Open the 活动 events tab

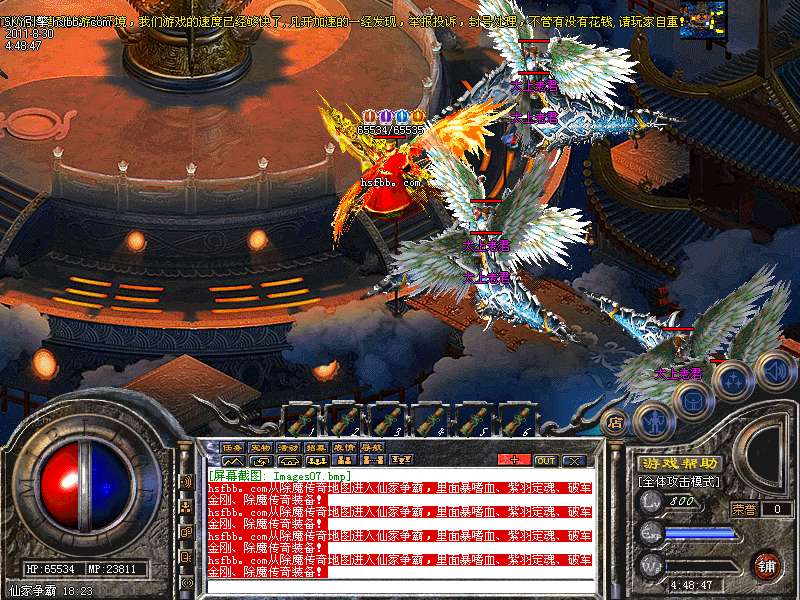pyautogui.click(x=288, y=447)
